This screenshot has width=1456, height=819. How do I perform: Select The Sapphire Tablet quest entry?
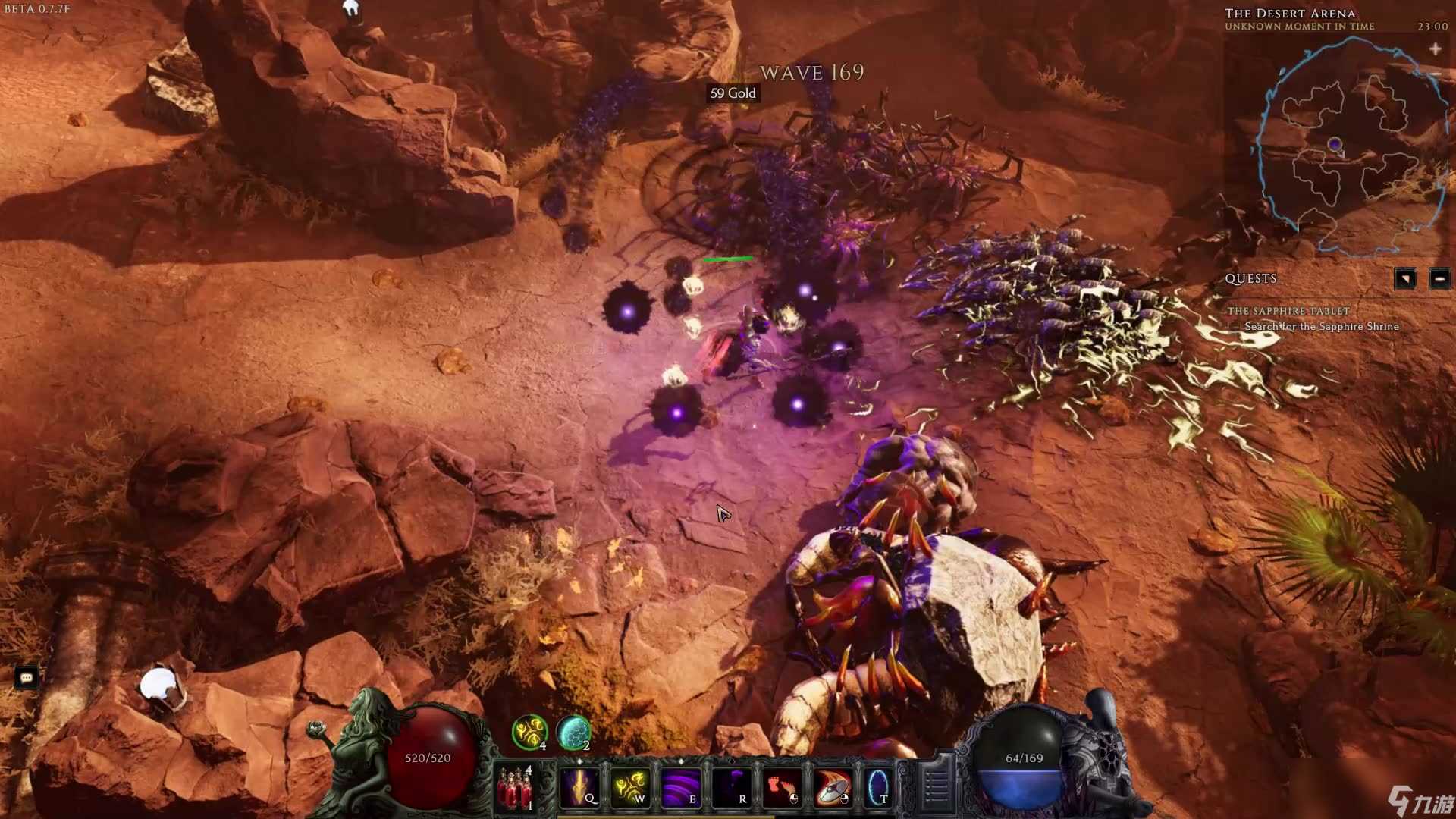1288,311
